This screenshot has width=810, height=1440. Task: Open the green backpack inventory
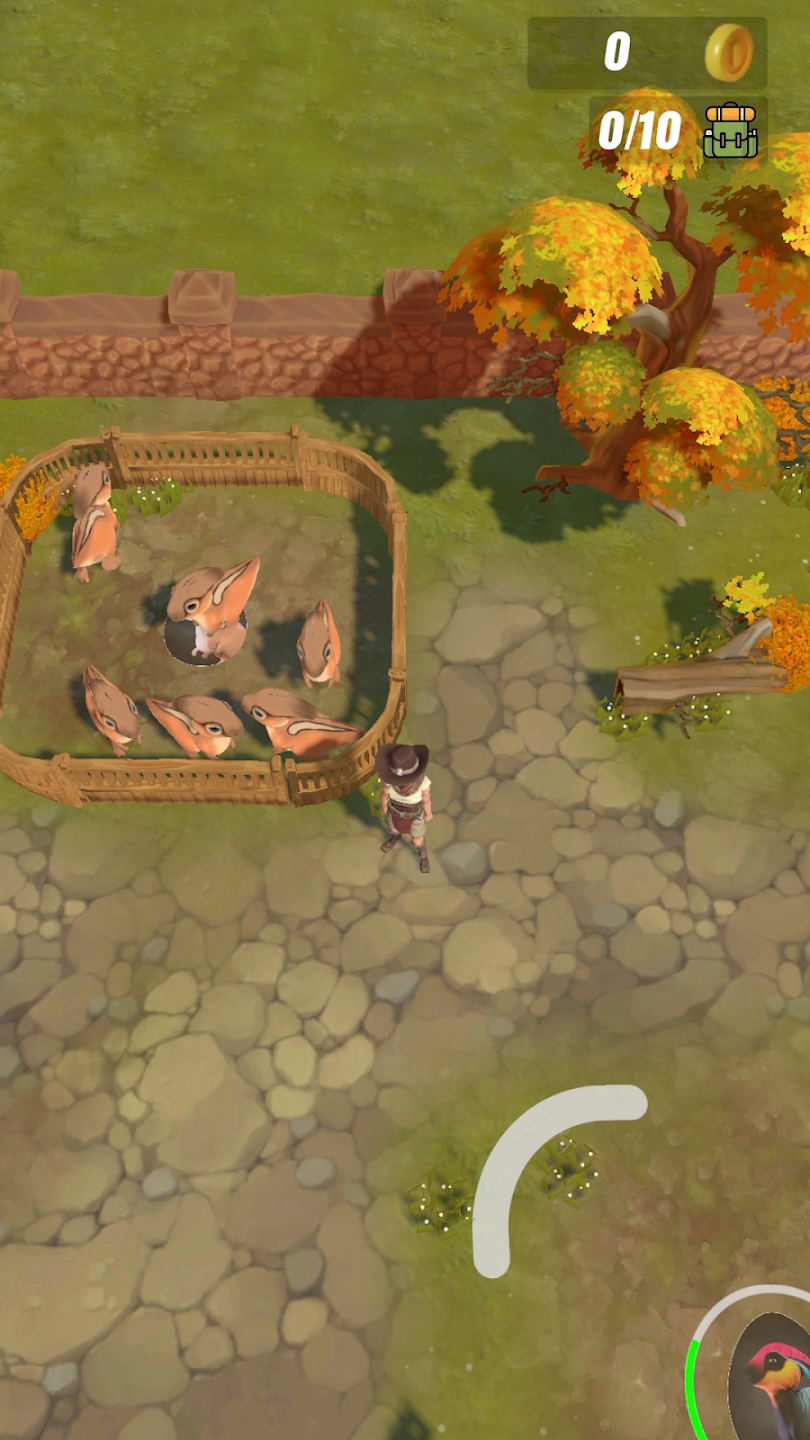pyautogui.click(x=730, y=131)
